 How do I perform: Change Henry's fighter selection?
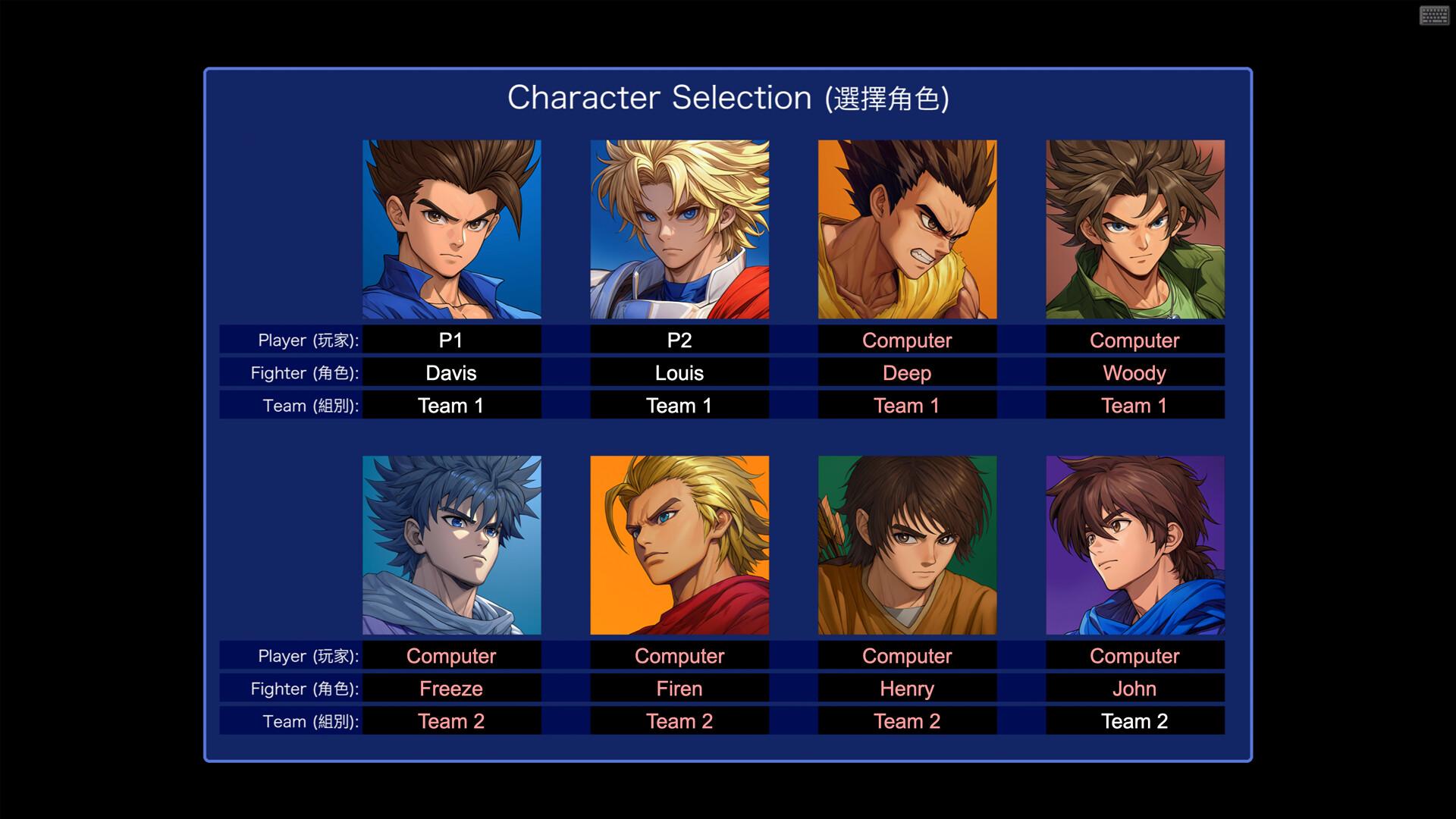point(907,689)
